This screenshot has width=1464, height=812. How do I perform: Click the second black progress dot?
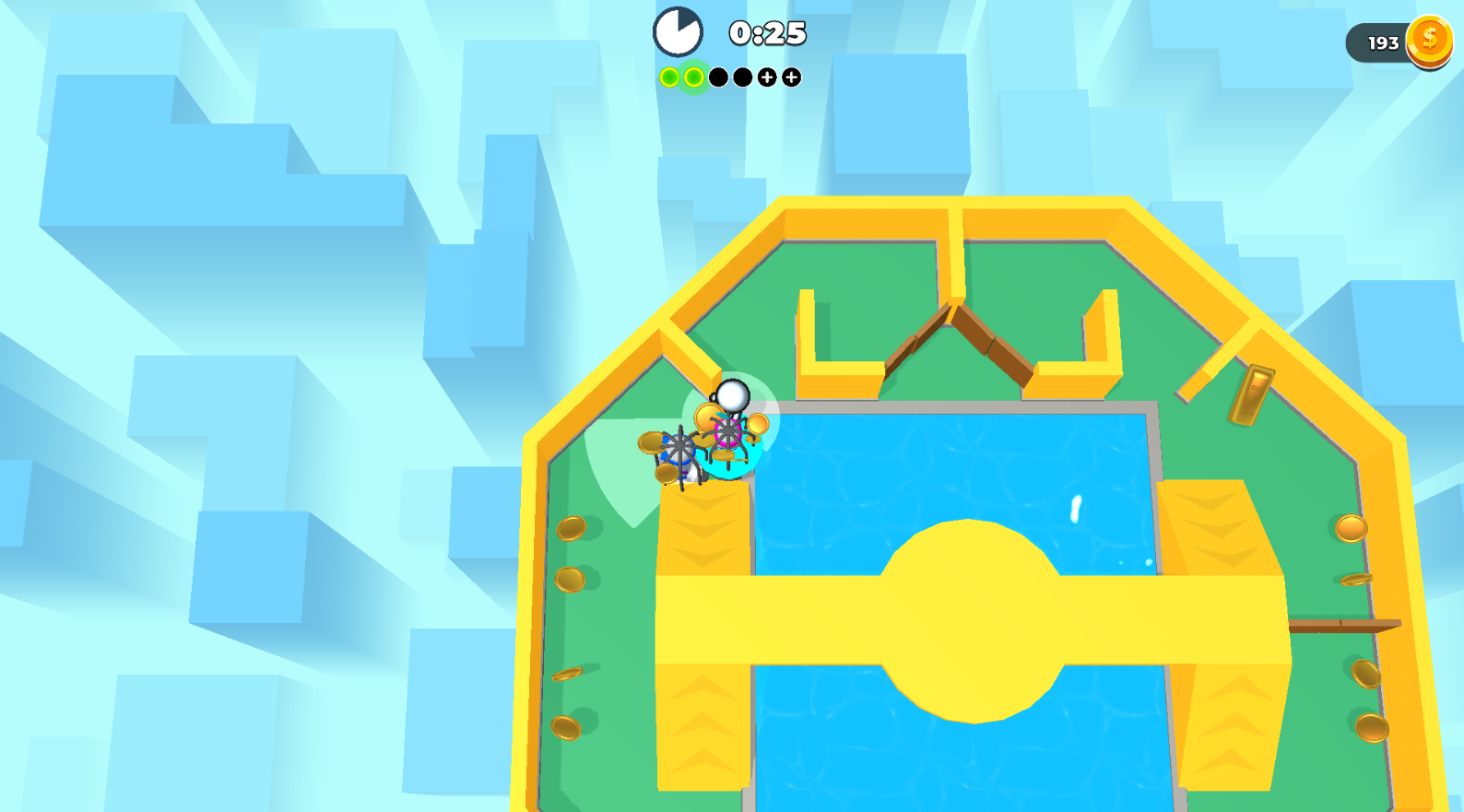pos(743,78)
